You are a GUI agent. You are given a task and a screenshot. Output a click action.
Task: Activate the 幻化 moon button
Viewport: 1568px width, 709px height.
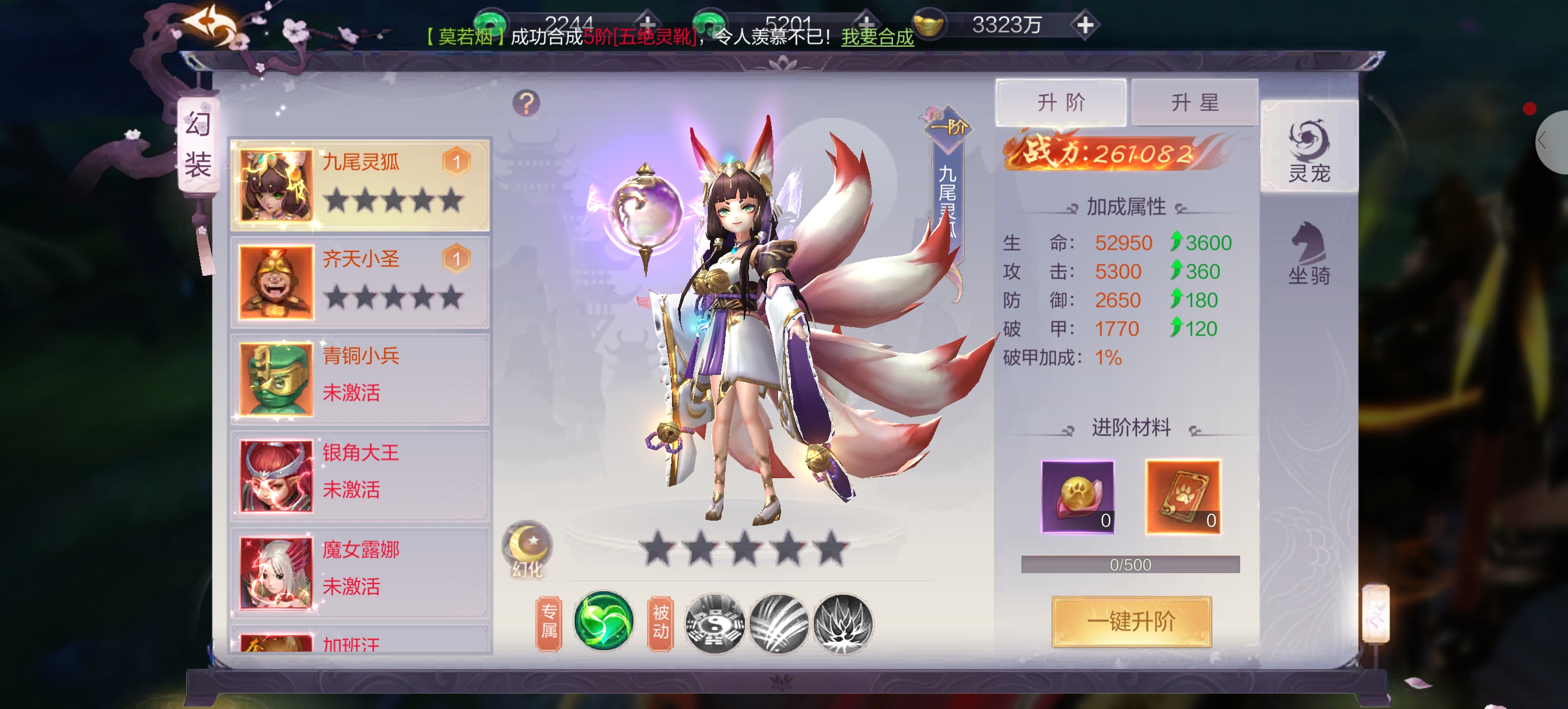pyautogui.click(x=527, y=547)
